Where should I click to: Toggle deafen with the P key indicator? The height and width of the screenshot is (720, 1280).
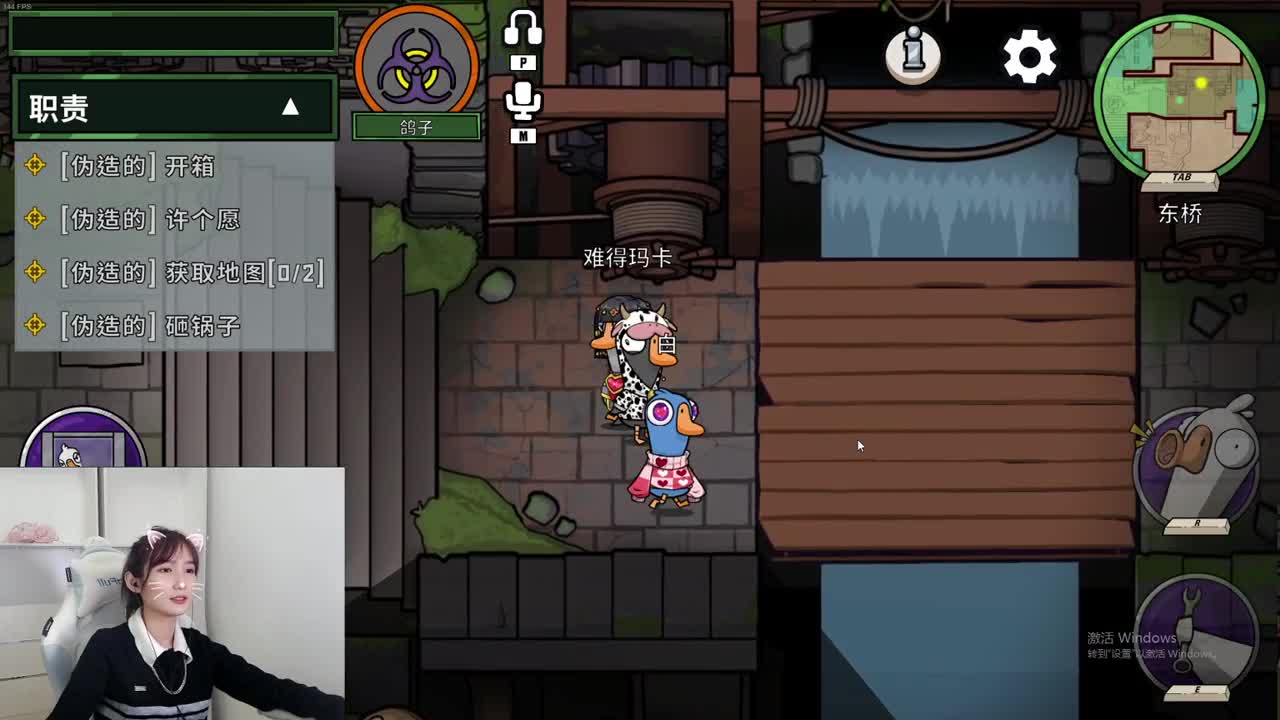point(523,62)
